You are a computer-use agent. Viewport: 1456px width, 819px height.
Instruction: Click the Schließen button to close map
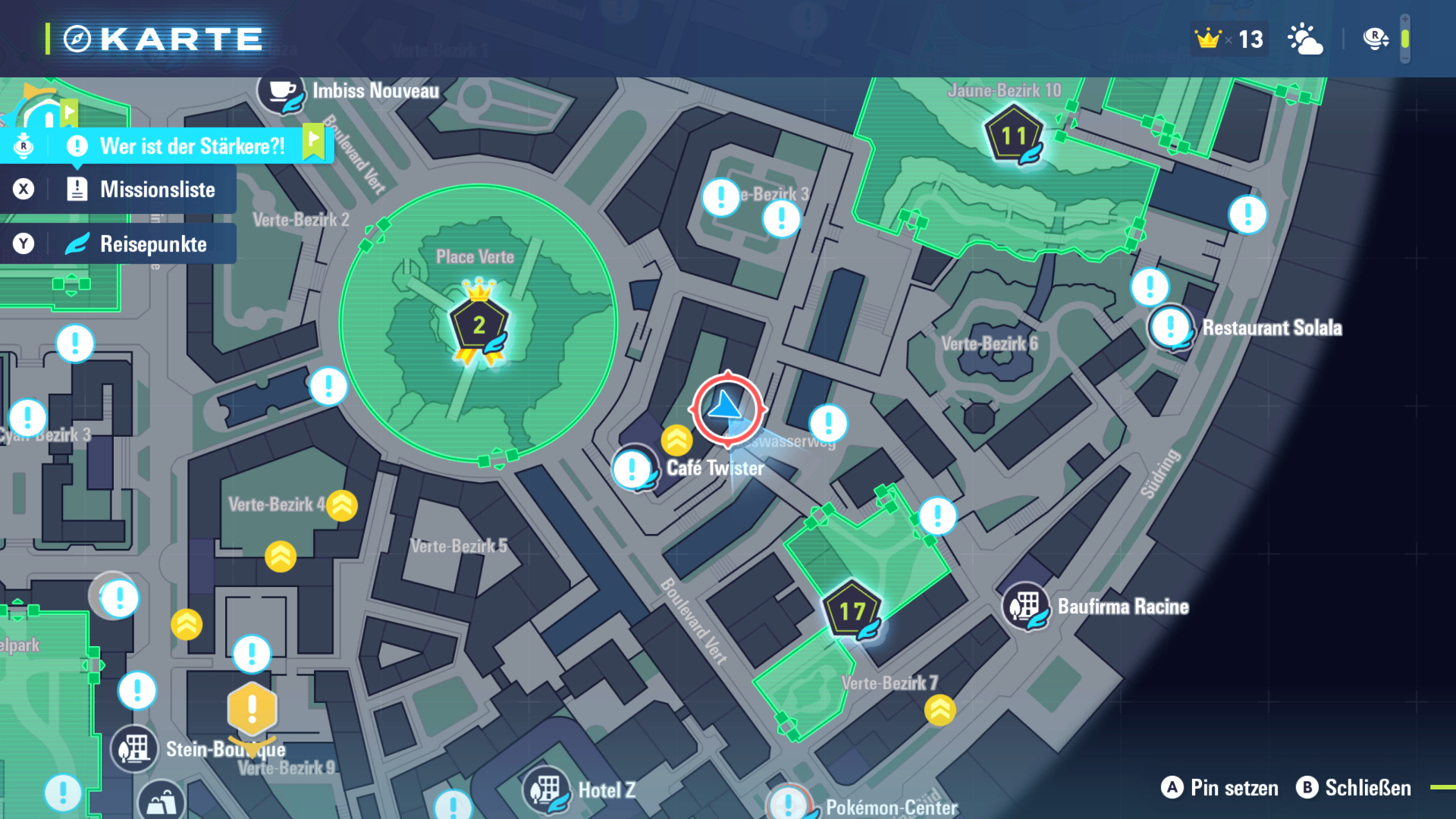click(x=1354, y=788)
